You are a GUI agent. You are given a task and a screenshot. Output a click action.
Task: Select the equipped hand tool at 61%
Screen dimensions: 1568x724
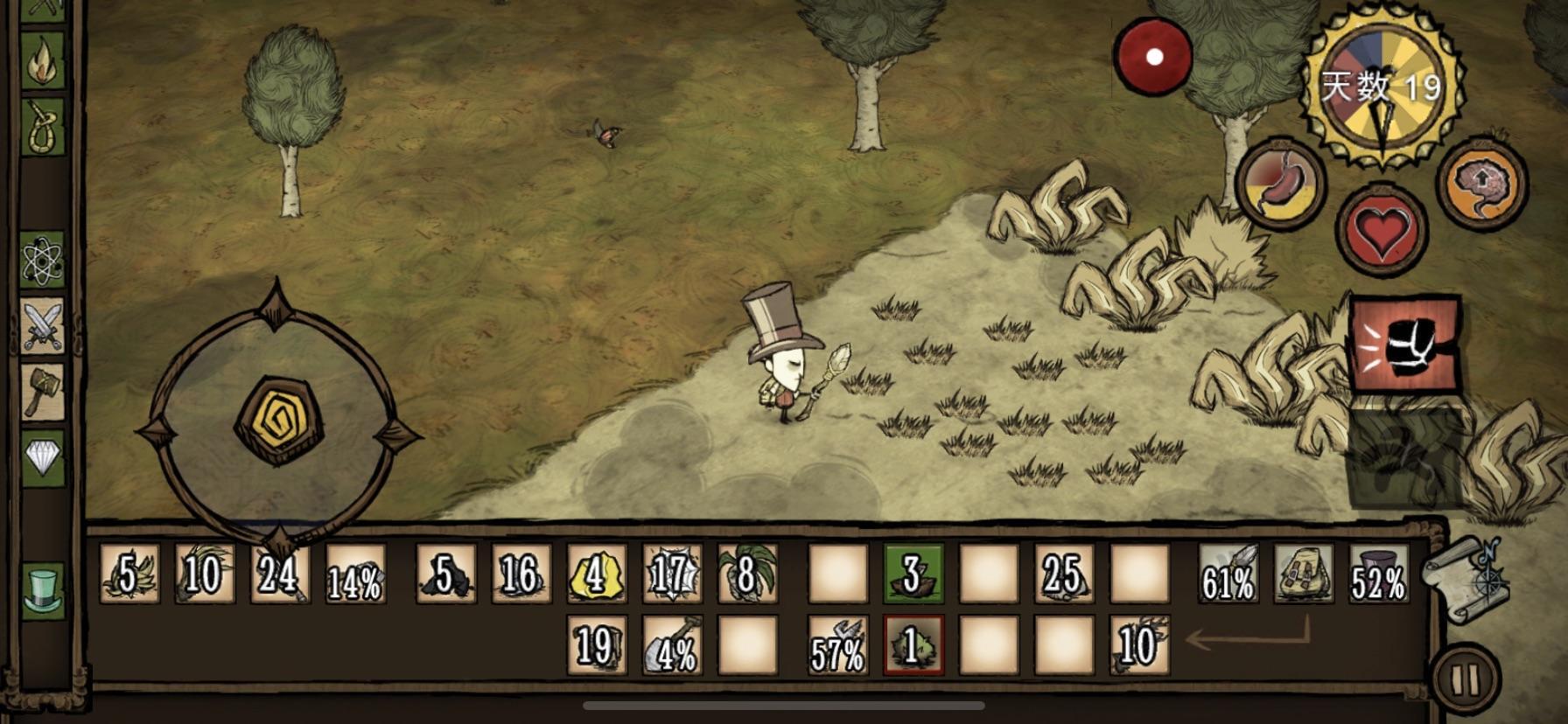click(1228, 574)
